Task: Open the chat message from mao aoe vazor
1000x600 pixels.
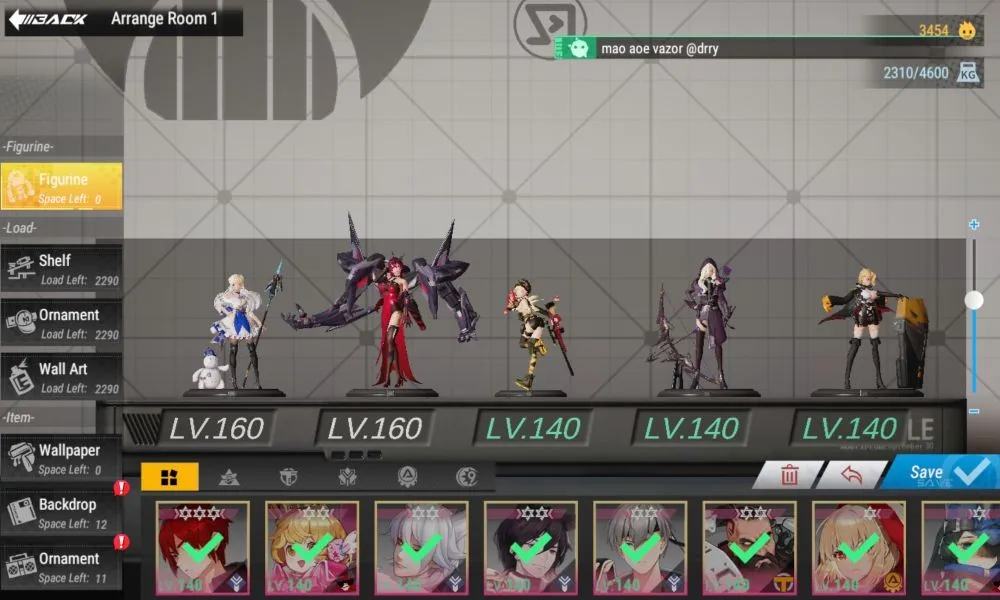Action: click(700, 48)
